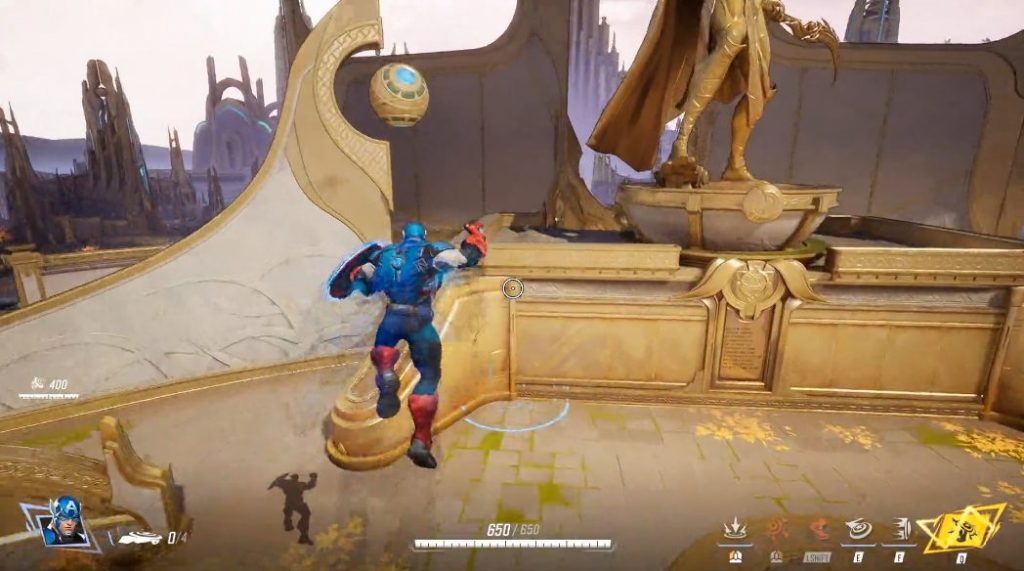Screen dimensions: 1024x571
Task: Select the shield throw weapon icon
Action: [x=140, y=538]
